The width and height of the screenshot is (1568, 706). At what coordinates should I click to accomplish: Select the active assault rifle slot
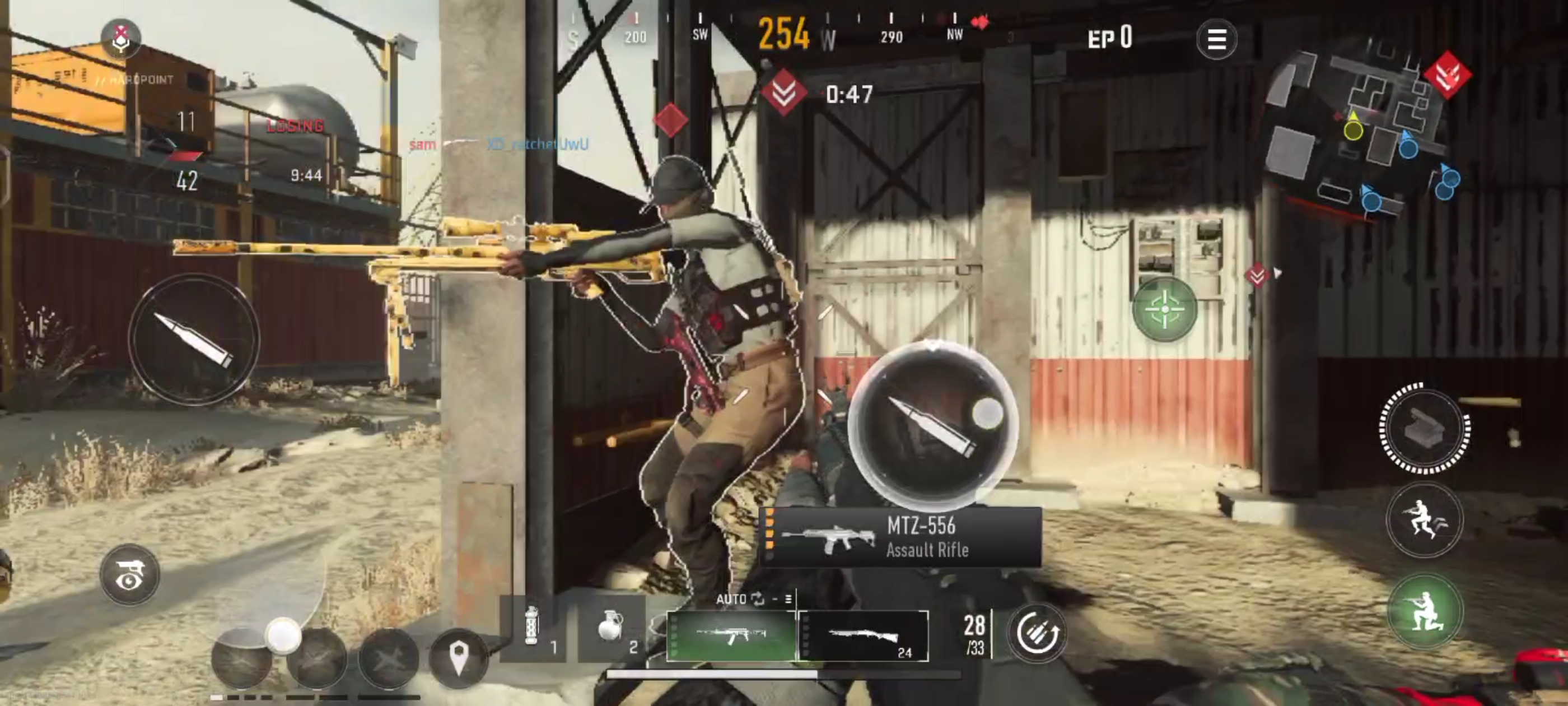pos(731,636)
